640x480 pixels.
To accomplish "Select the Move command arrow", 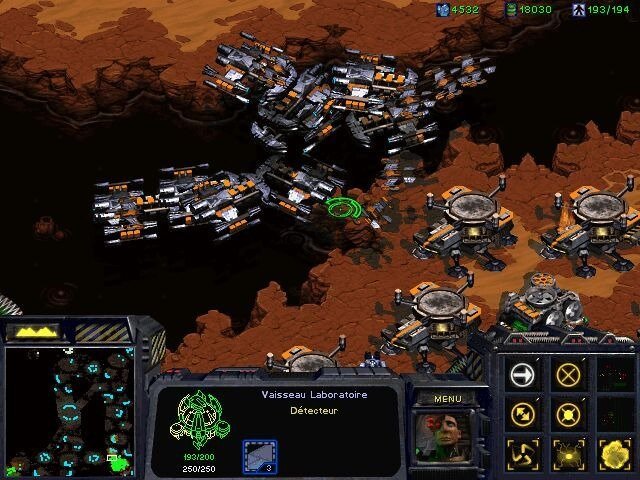I will coord(523,374).
